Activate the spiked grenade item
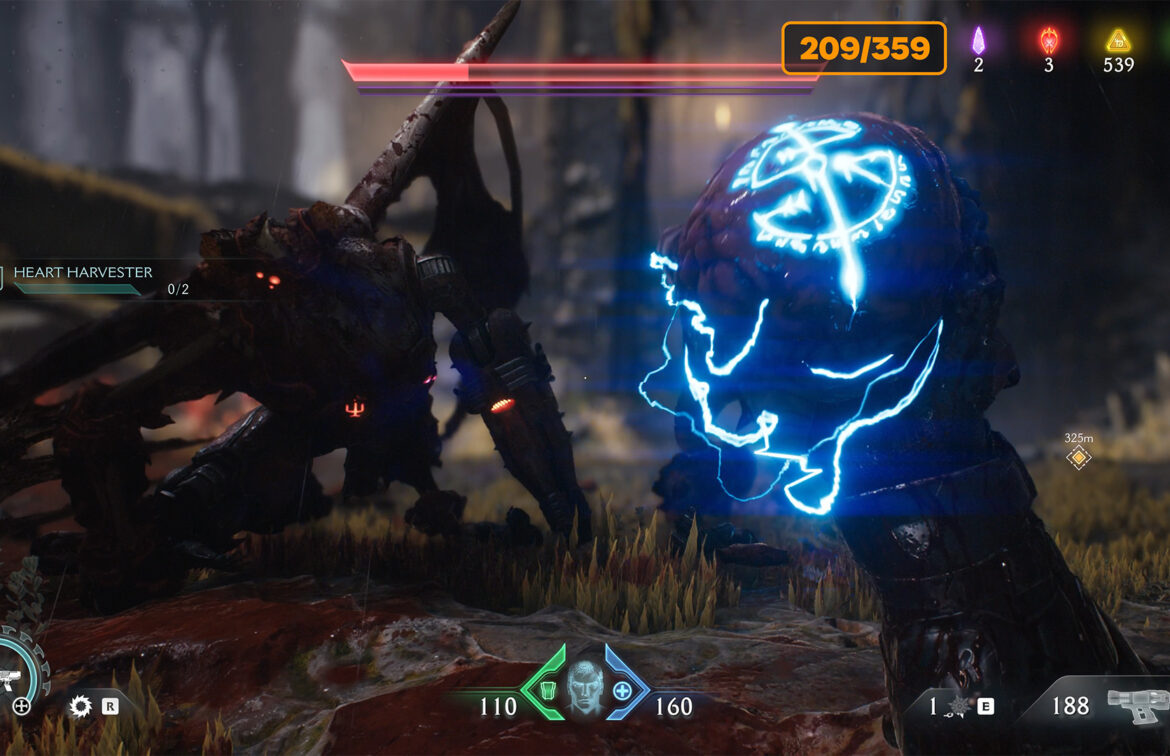Image resolution: width=1170 pixels, height=756 pixels. click(957, 707)
